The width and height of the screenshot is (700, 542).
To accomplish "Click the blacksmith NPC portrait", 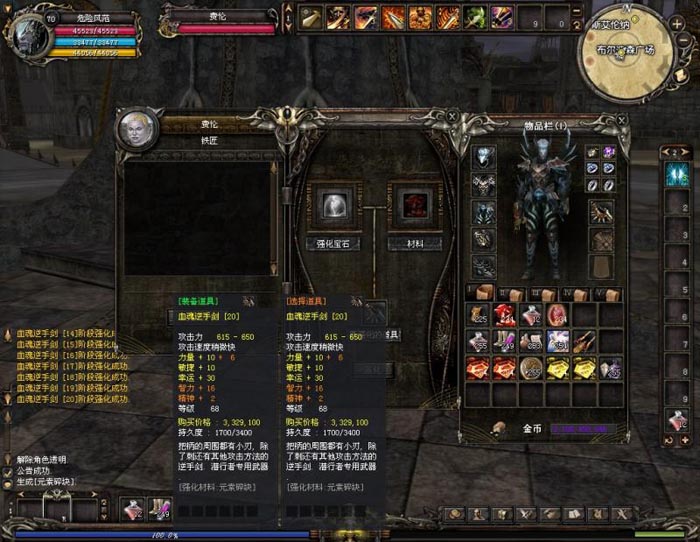I will point(137,128).
